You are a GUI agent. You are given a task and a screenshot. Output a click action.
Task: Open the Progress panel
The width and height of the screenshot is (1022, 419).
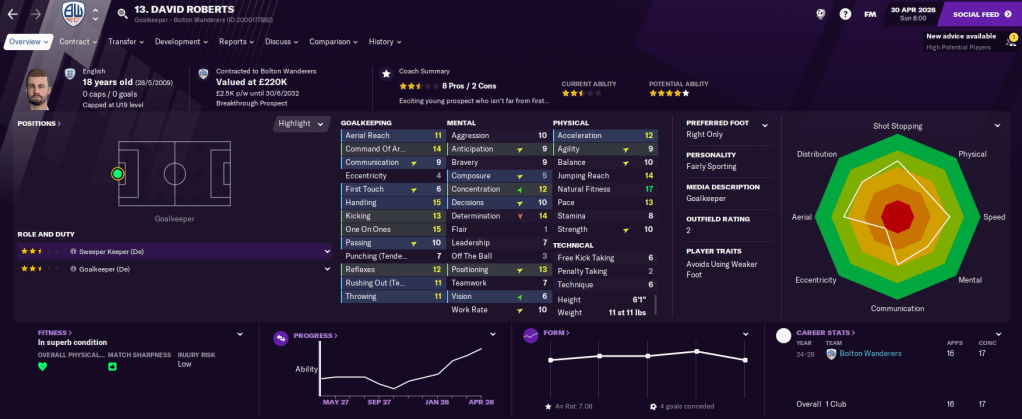point(314,336)
